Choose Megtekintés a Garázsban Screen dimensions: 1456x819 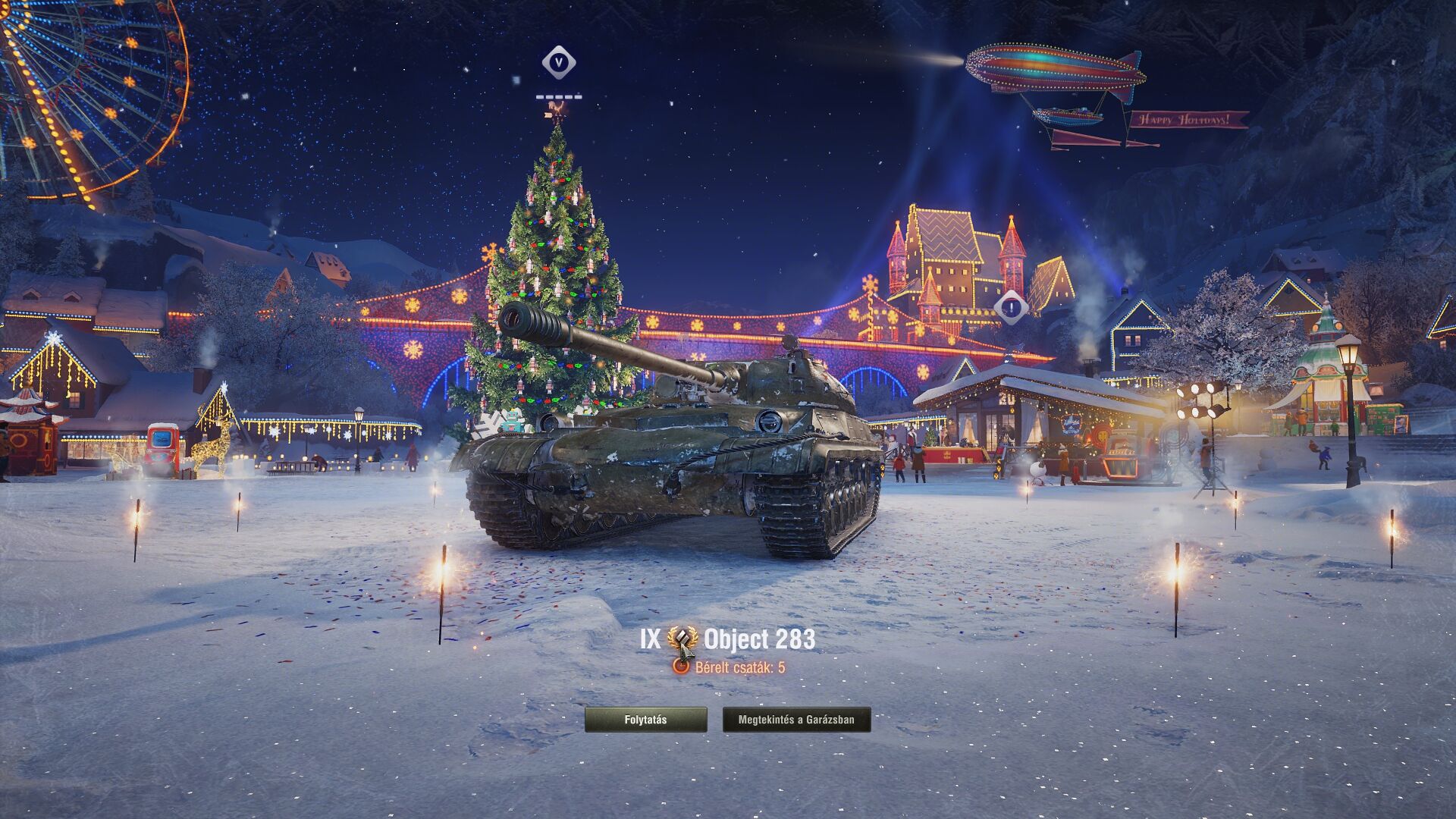click(x=796, y=720)
